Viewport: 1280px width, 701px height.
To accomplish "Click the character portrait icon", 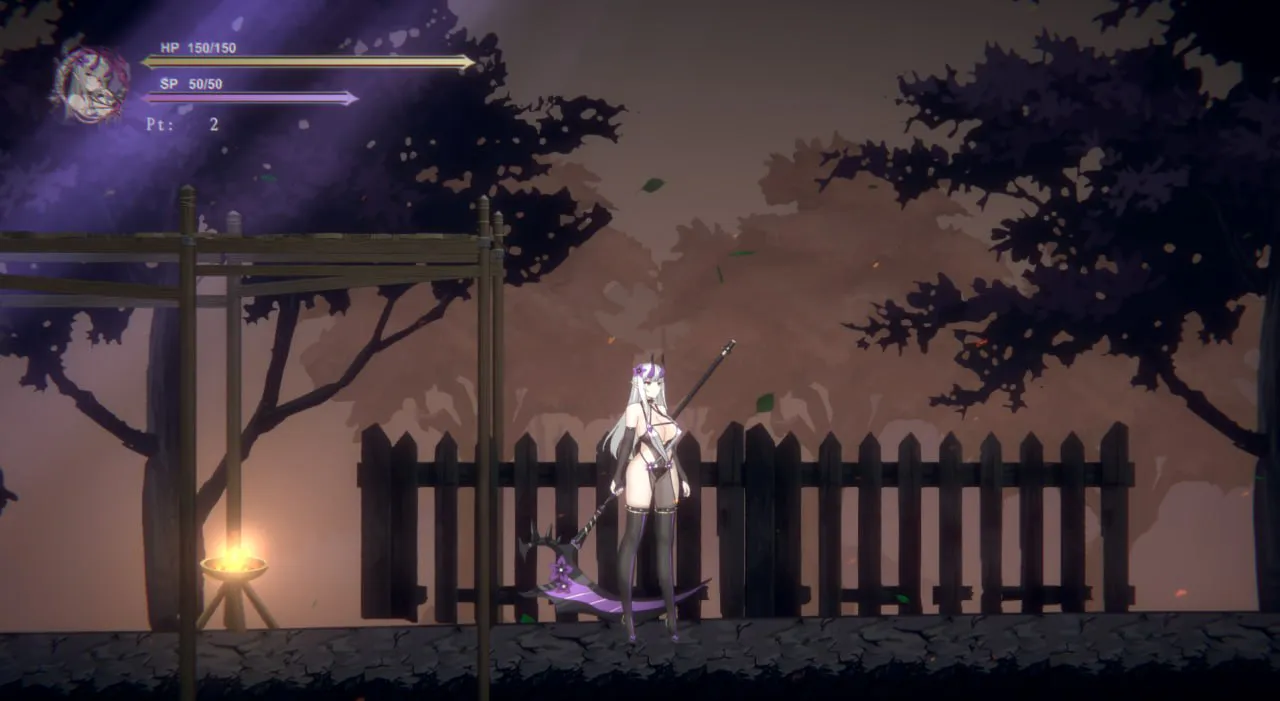I will [92, 84].
